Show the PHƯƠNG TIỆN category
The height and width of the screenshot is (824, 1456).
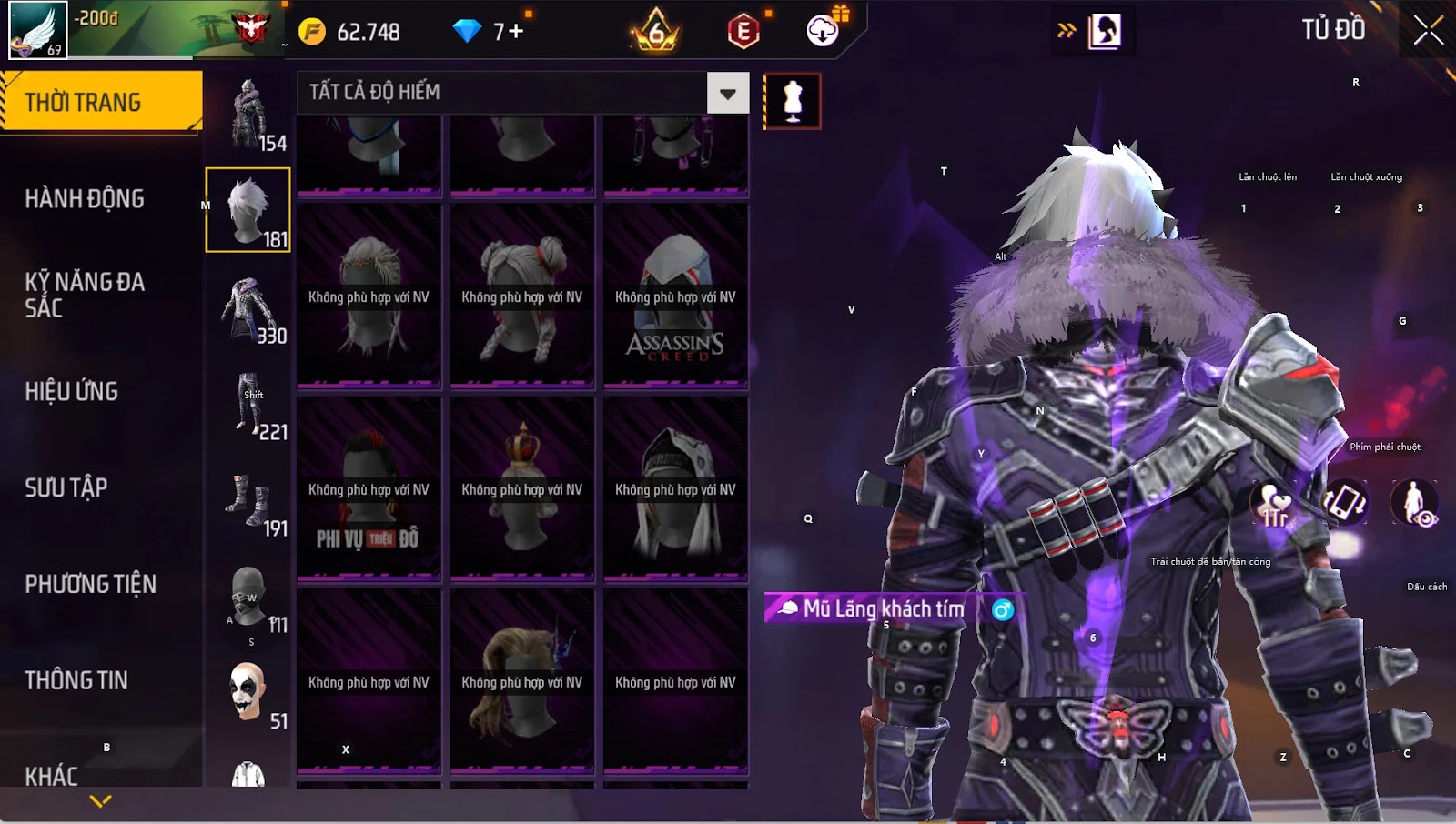[91, 584]
